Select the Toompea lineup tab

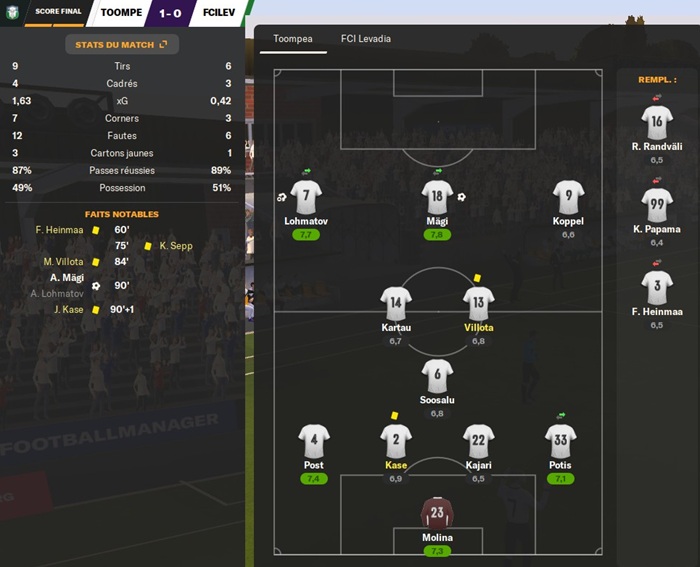coord(295,39)
